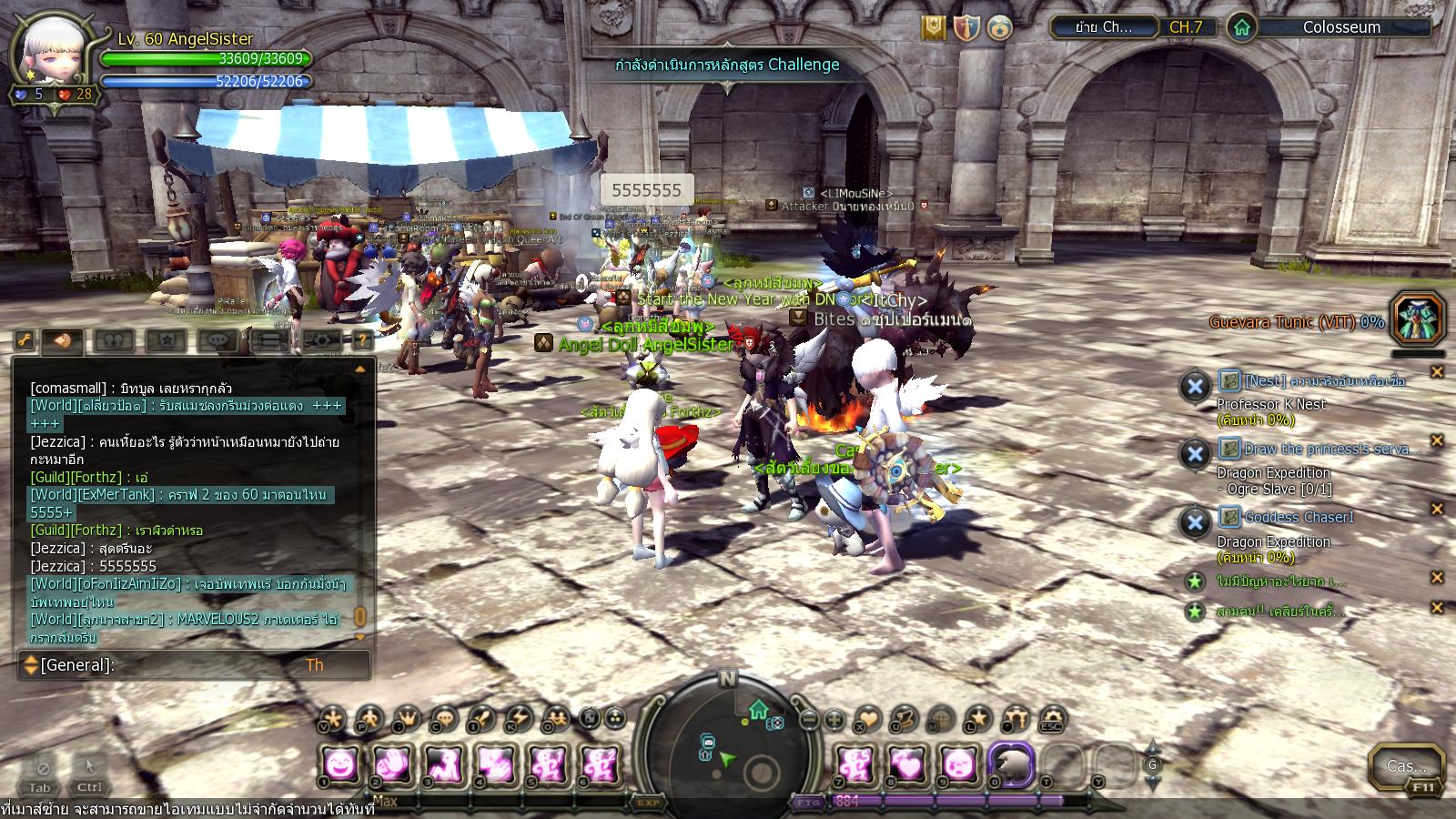The height and width of the screenshot is (819, 1456).
Task: Click the home icon beside Colosseum
Action: (1242, 27)
